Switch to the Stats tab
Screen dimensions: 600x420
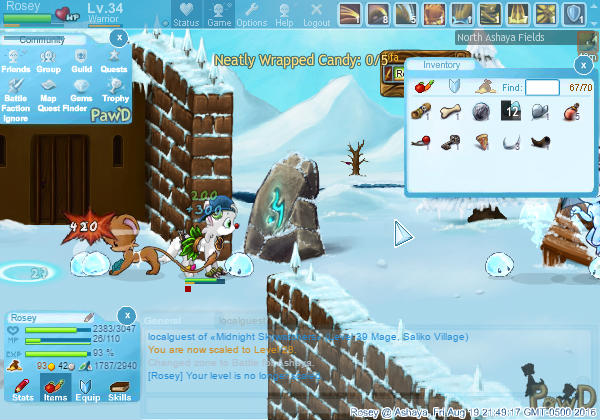22,390
